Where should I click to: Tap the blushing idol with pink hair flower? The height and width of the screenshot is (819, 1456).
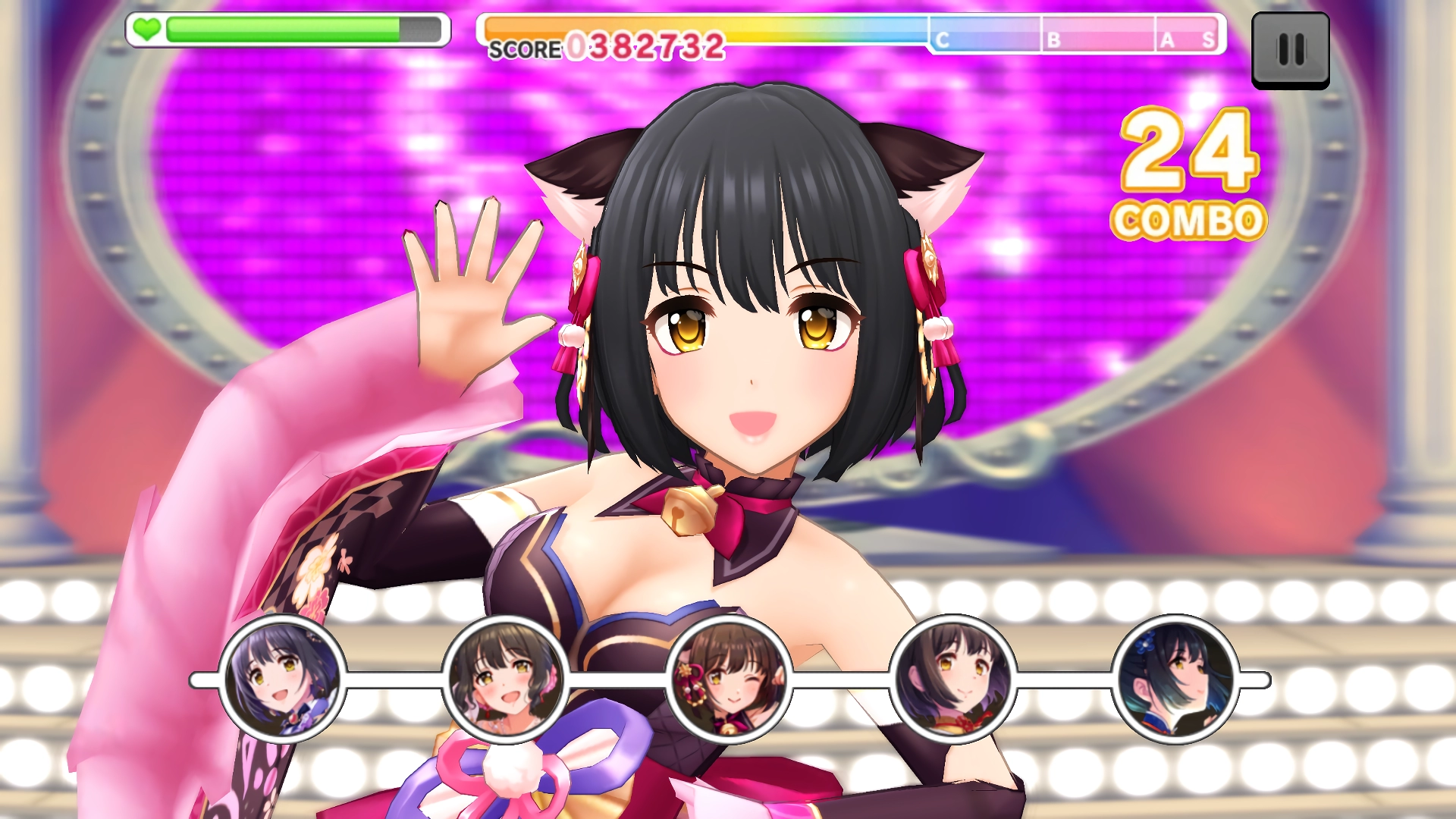coord(505,679)
